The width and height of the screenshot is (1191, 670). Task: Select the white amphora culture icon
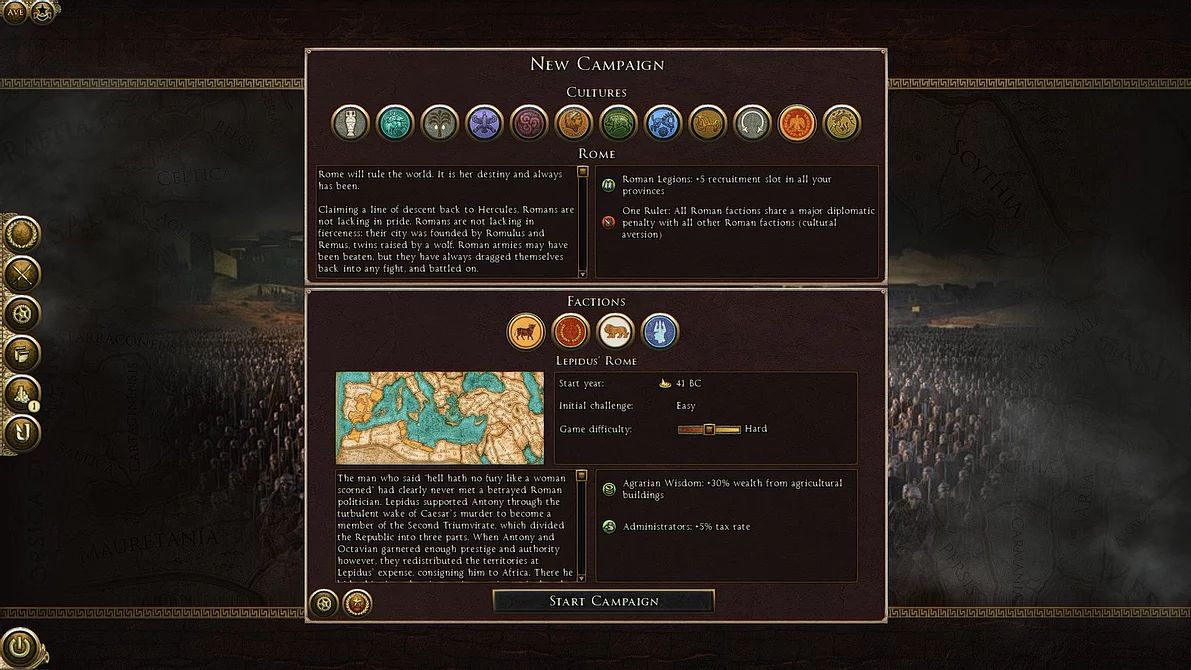(x=350, y=123)
